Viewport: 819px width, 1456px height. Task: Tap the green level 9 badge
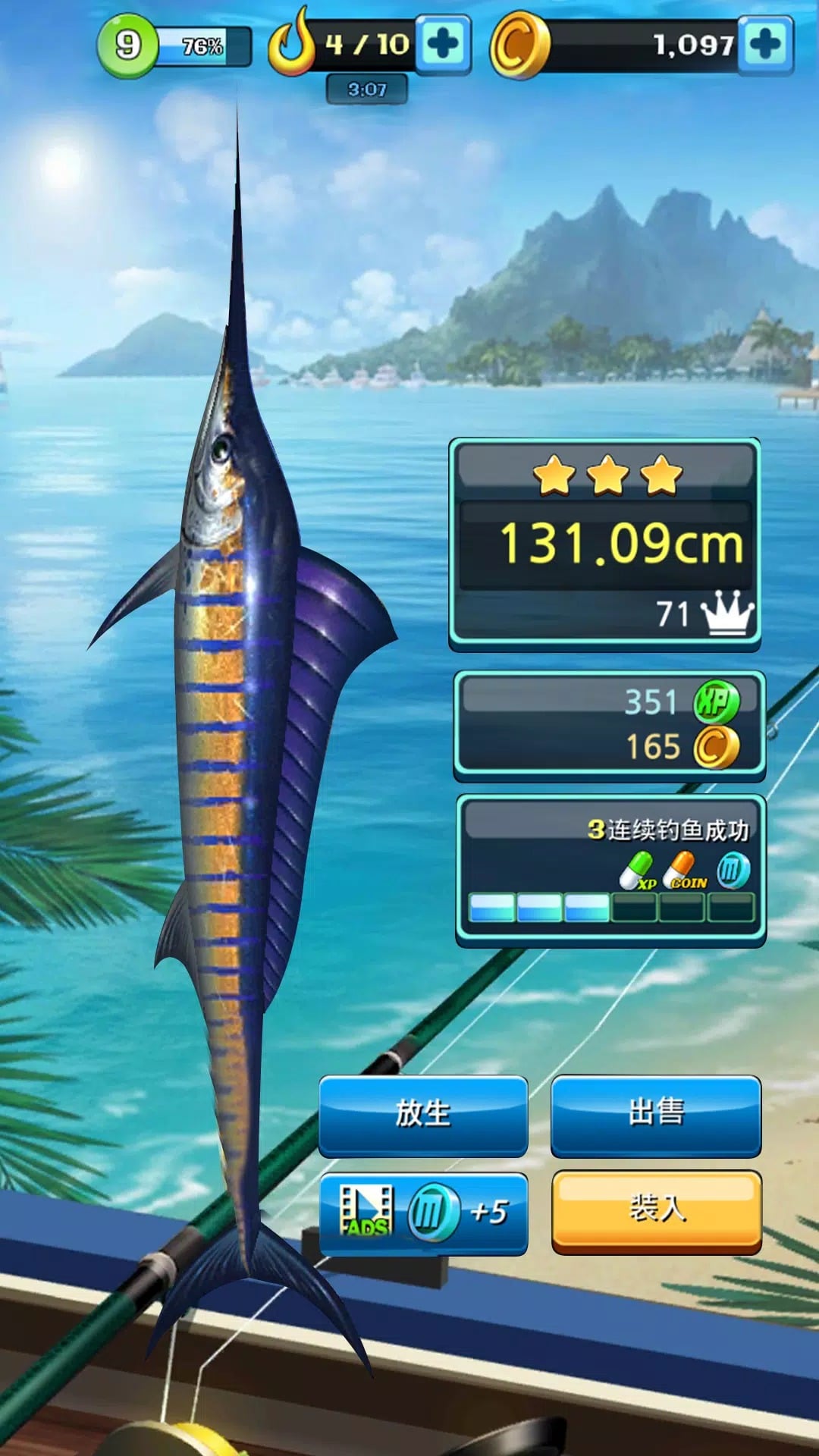click(x=127, y=45)
